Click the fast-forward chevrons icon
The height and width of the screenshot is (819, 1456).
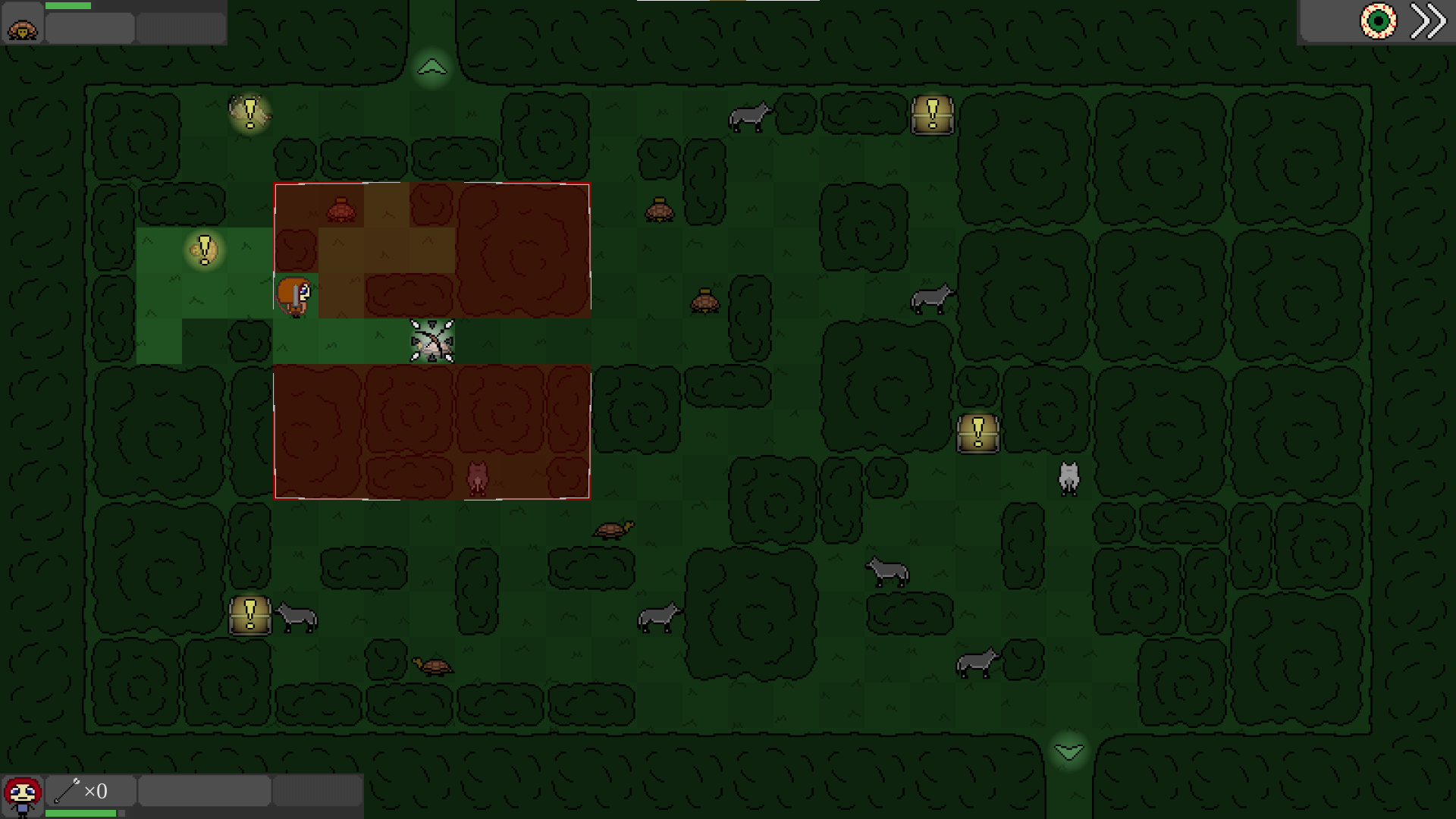[x=1429, y=22]
